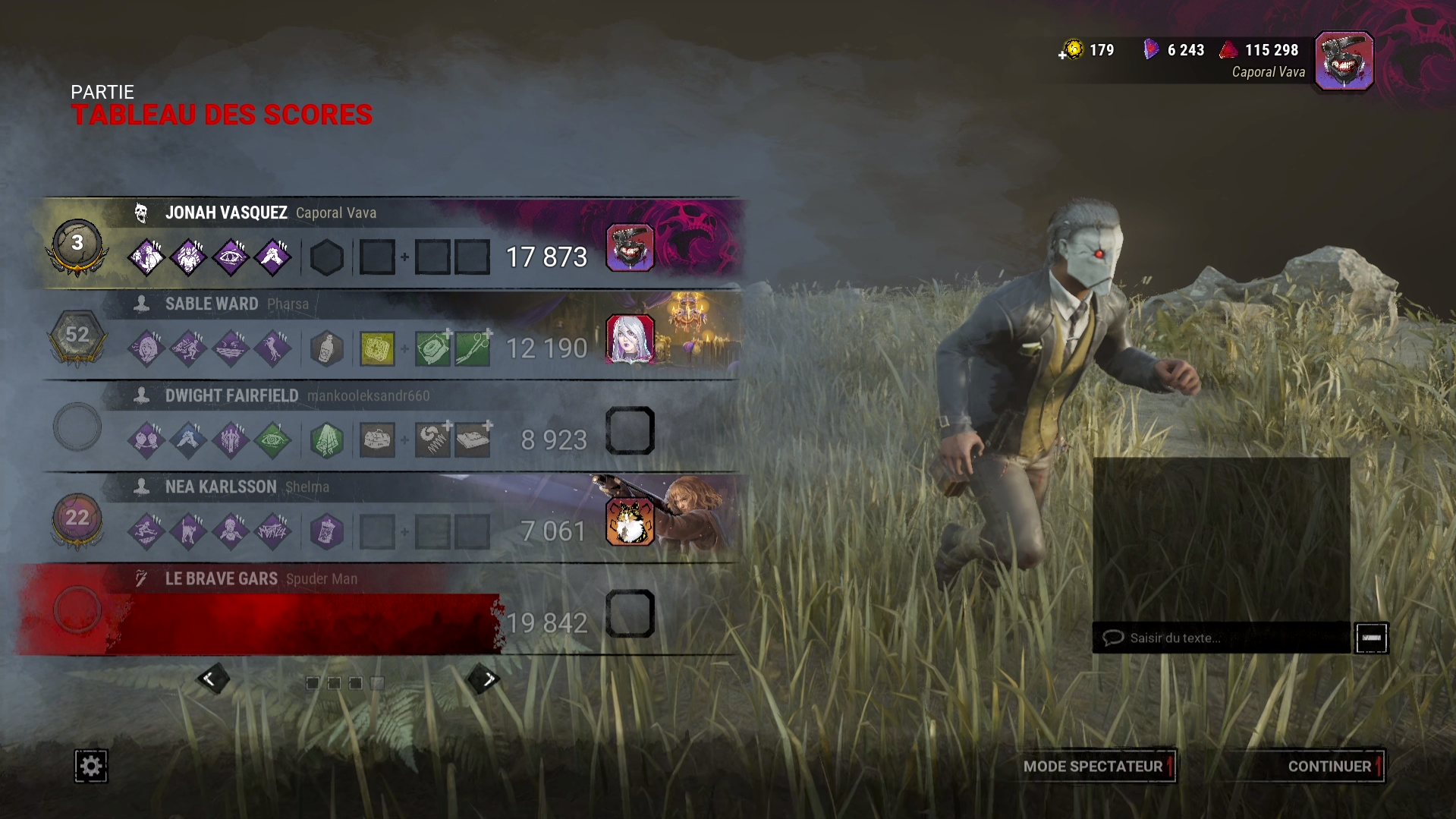Open the settings gear icon
Screen dimensions: 1456x819
(x=90, y=766)
